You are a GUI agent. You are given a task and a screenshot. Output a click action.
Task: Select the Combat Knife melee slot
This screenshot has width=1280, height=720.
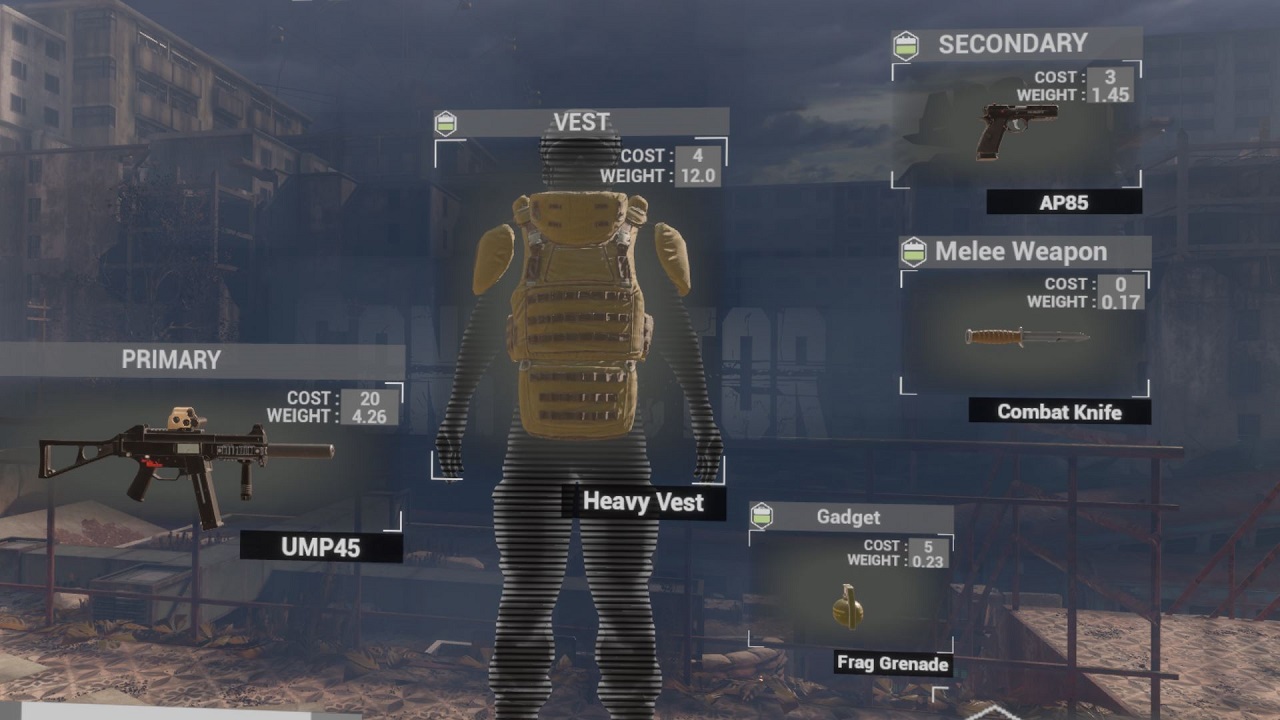coord(1025,337)
